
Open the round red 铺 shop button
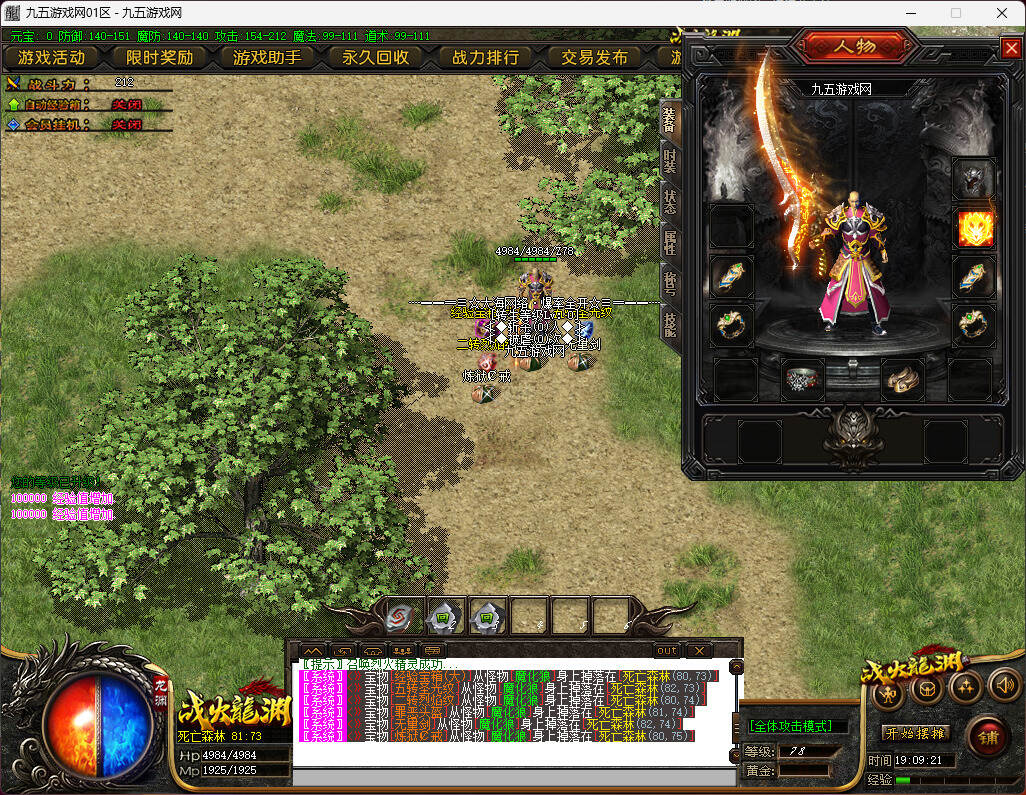(987, 737)
